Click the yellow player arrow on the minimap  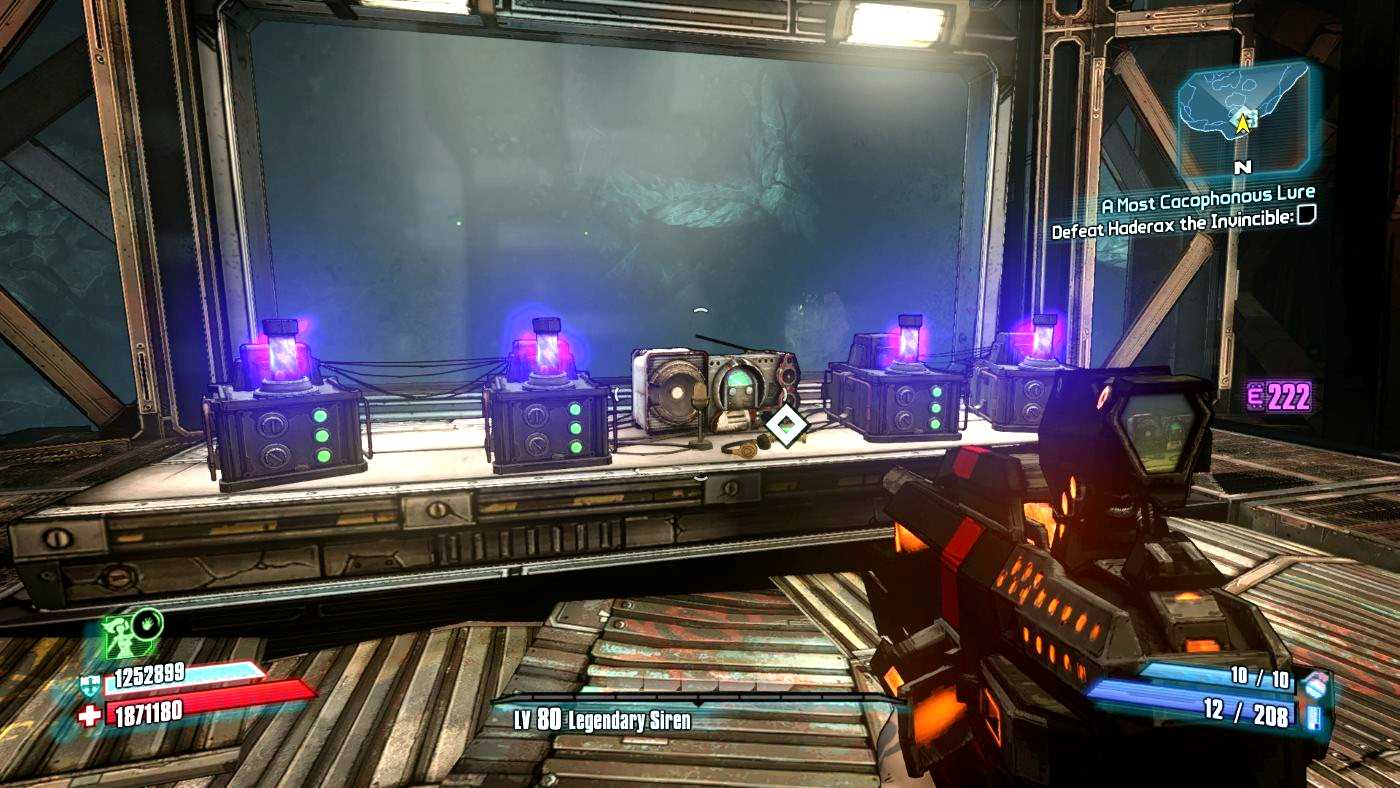[x=1243, y=122]
